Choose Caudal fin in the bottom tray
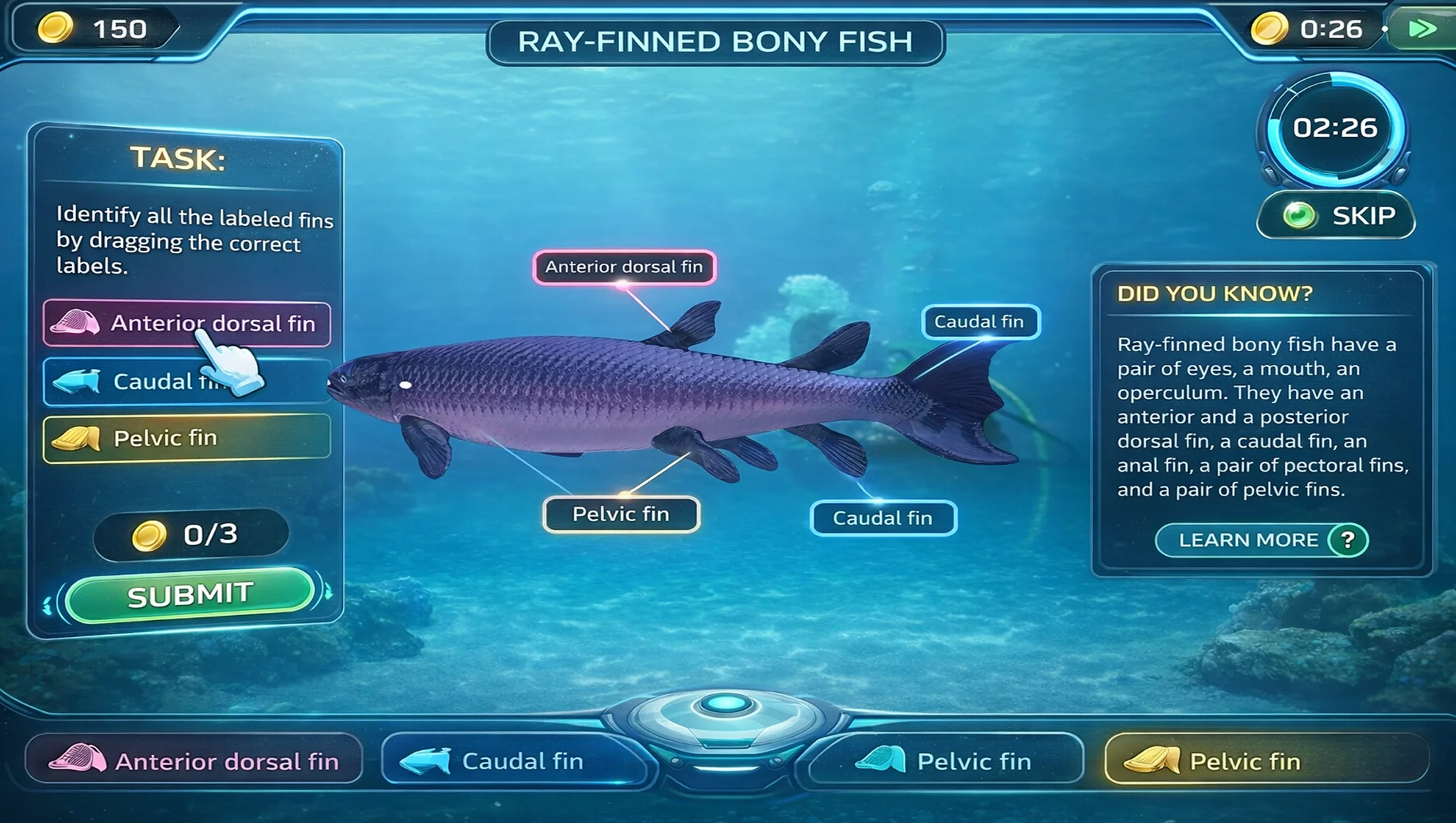The height and width of the screenshot is (823, 1456). click(x=513, y=761)
